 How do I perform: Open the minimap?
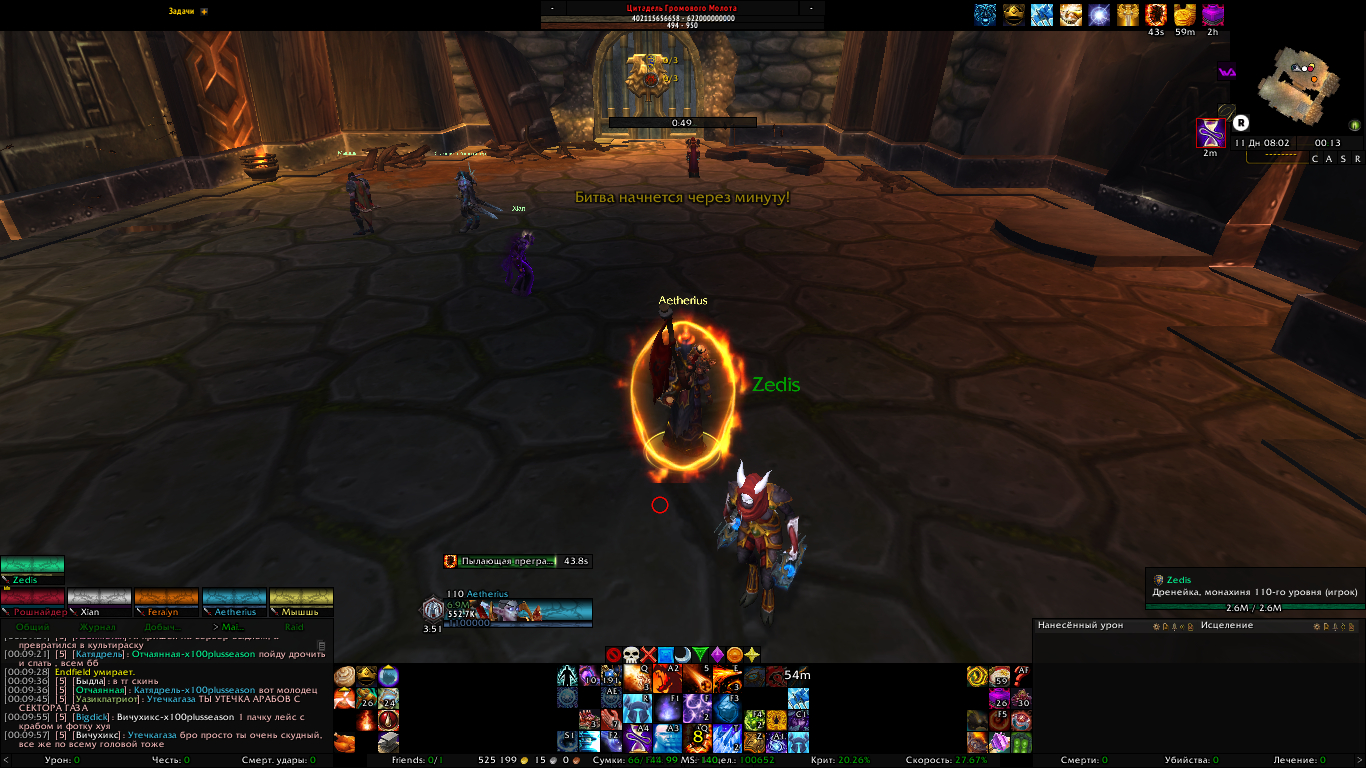[x=1299, y=85]
